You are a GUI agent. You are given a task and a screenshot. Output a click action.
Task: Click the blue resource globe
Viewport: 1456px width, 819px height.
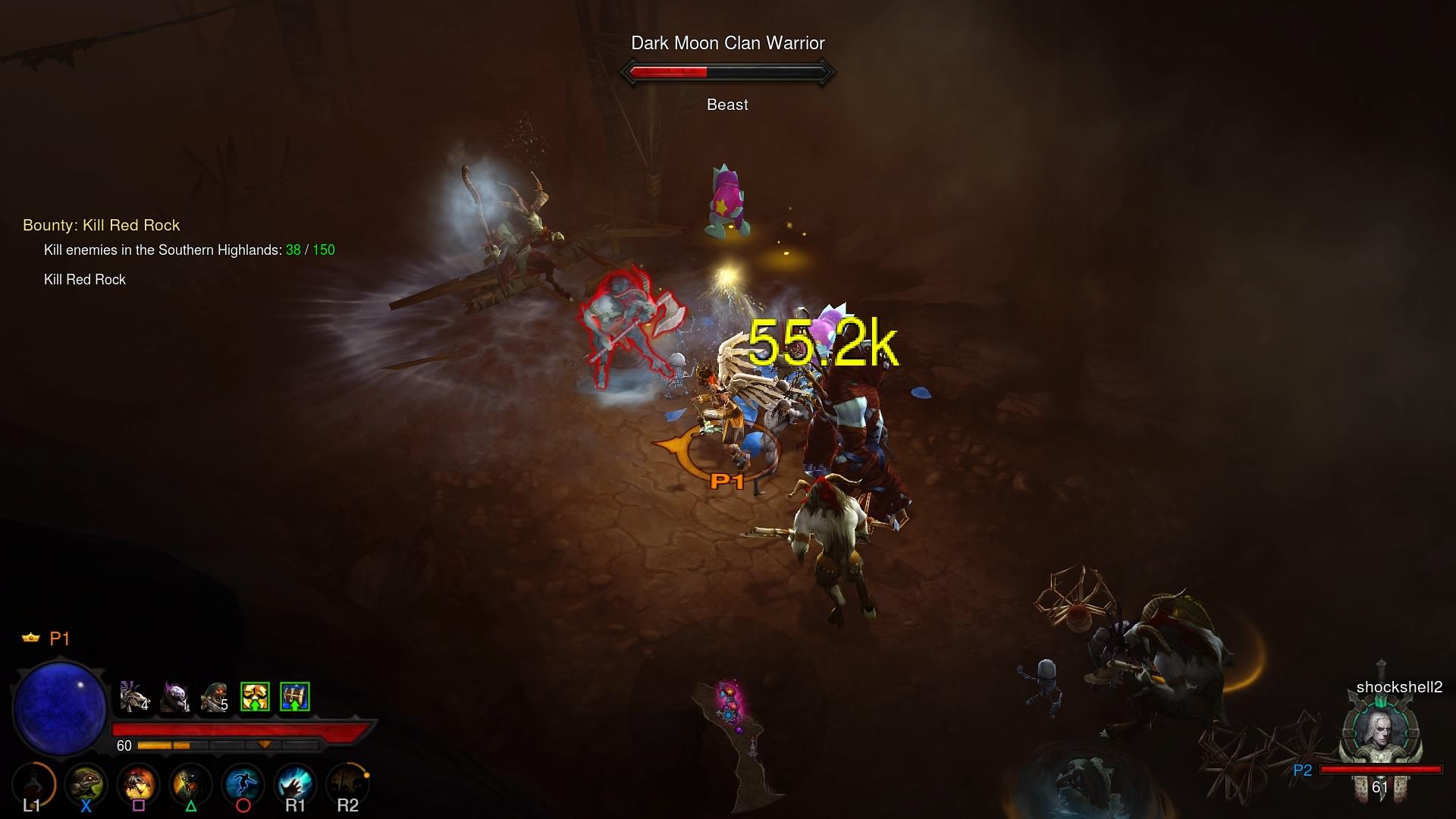pos(60,708)
